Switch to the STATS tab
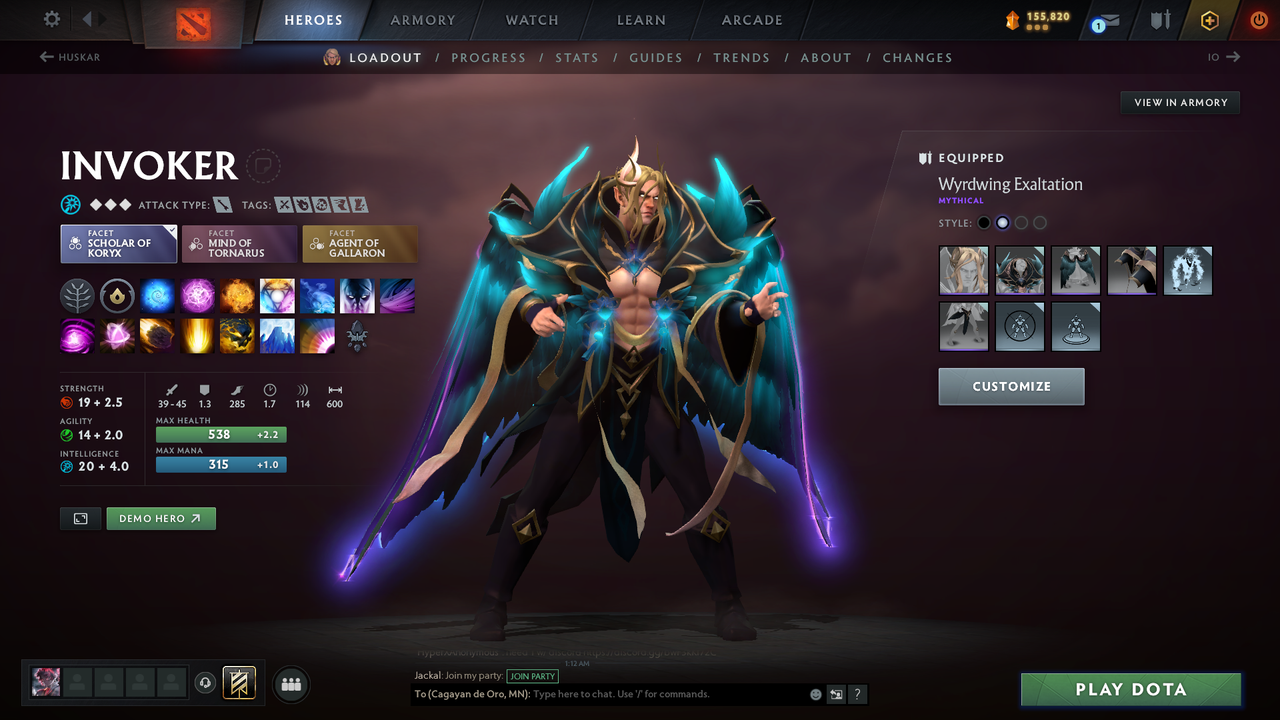This screenshot has width=1280, height=720. coord(577,57)
